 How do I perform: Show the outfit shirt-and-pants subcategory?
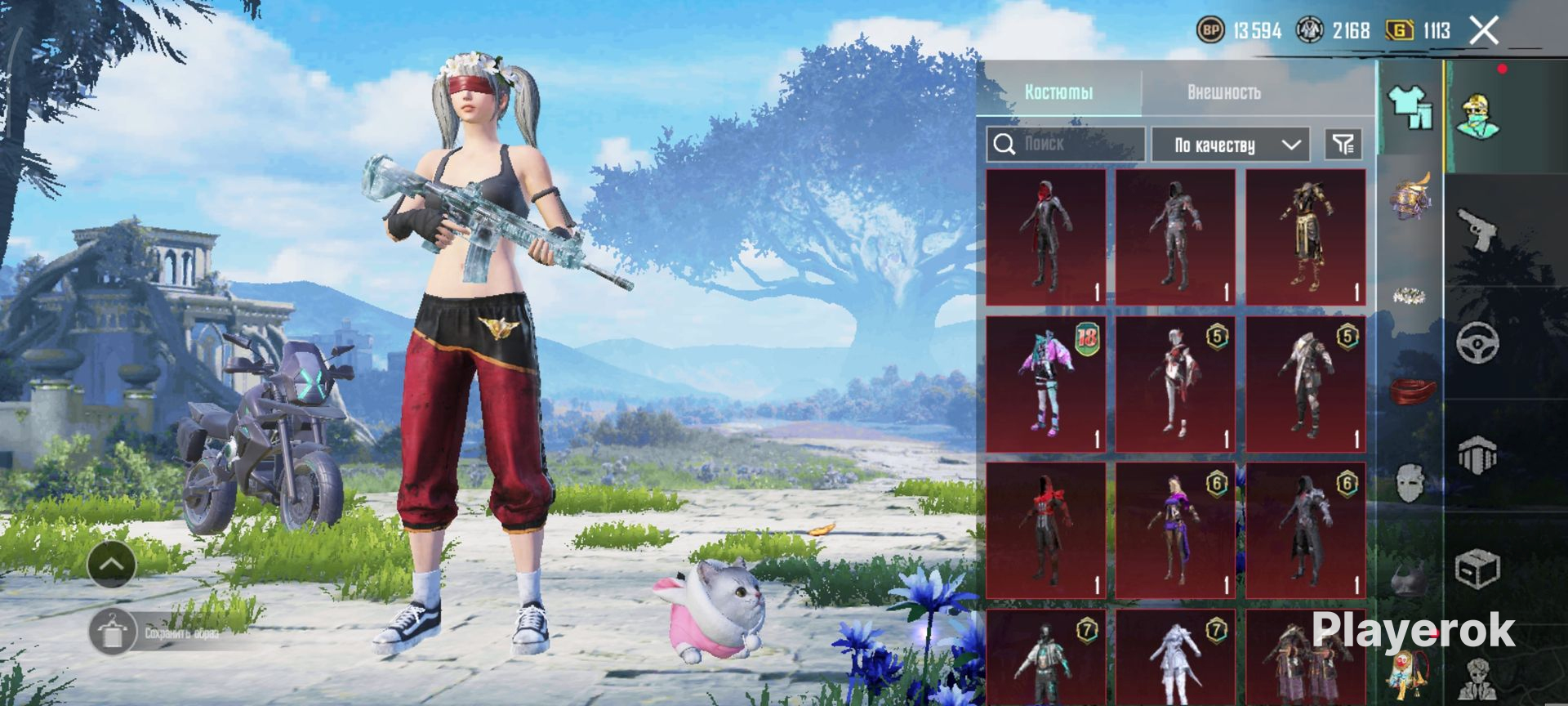click(1410, 106)
